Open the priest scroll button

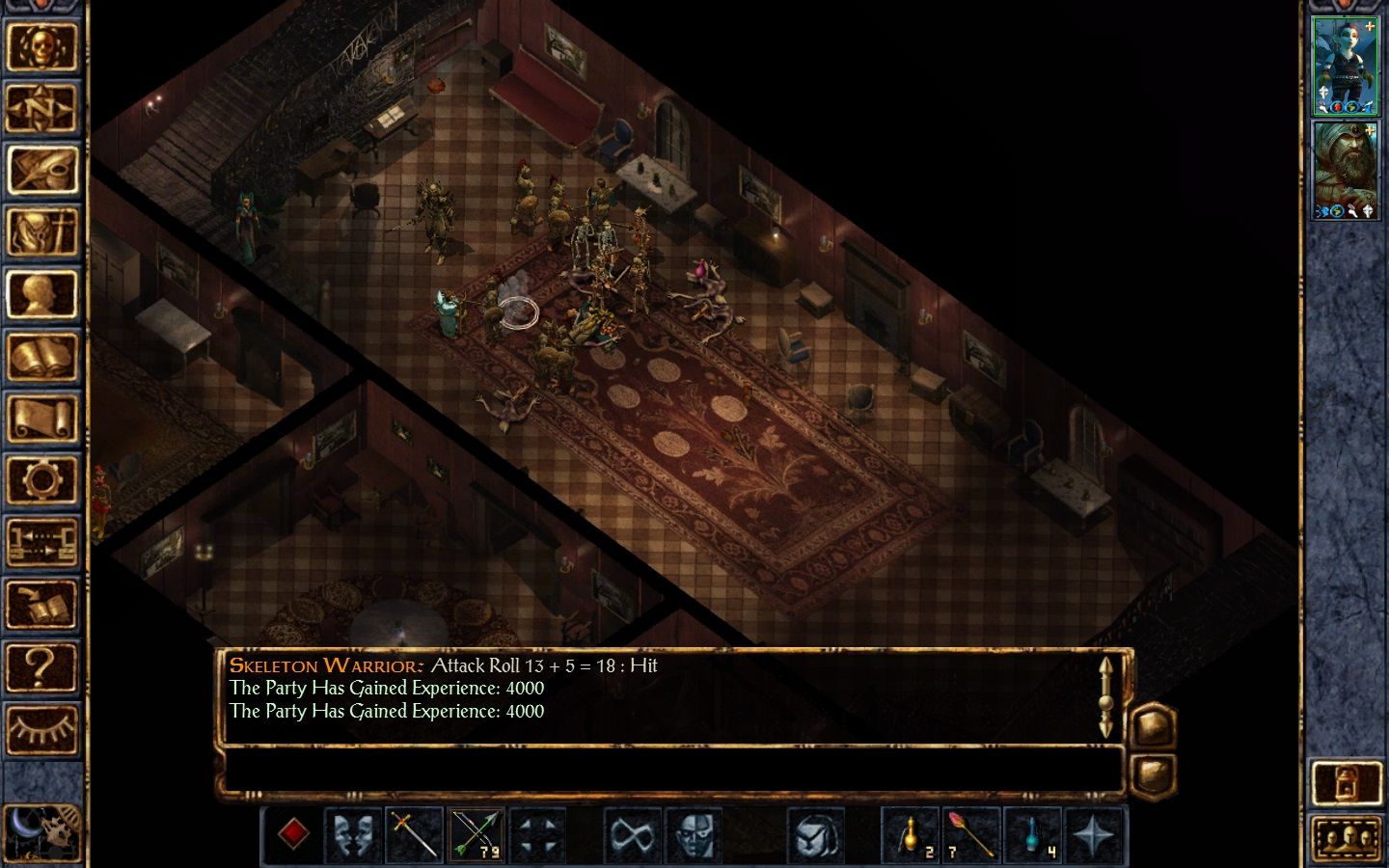click(41, 419)
